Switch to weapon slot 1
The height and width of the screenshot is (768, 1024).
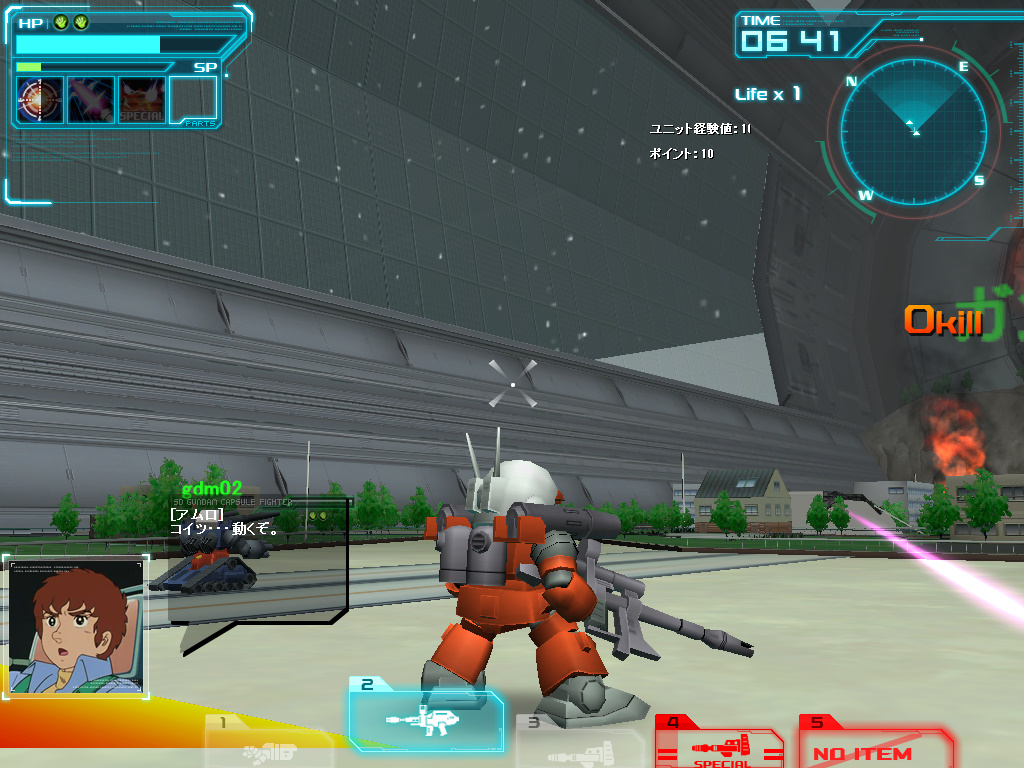(268, 743)
